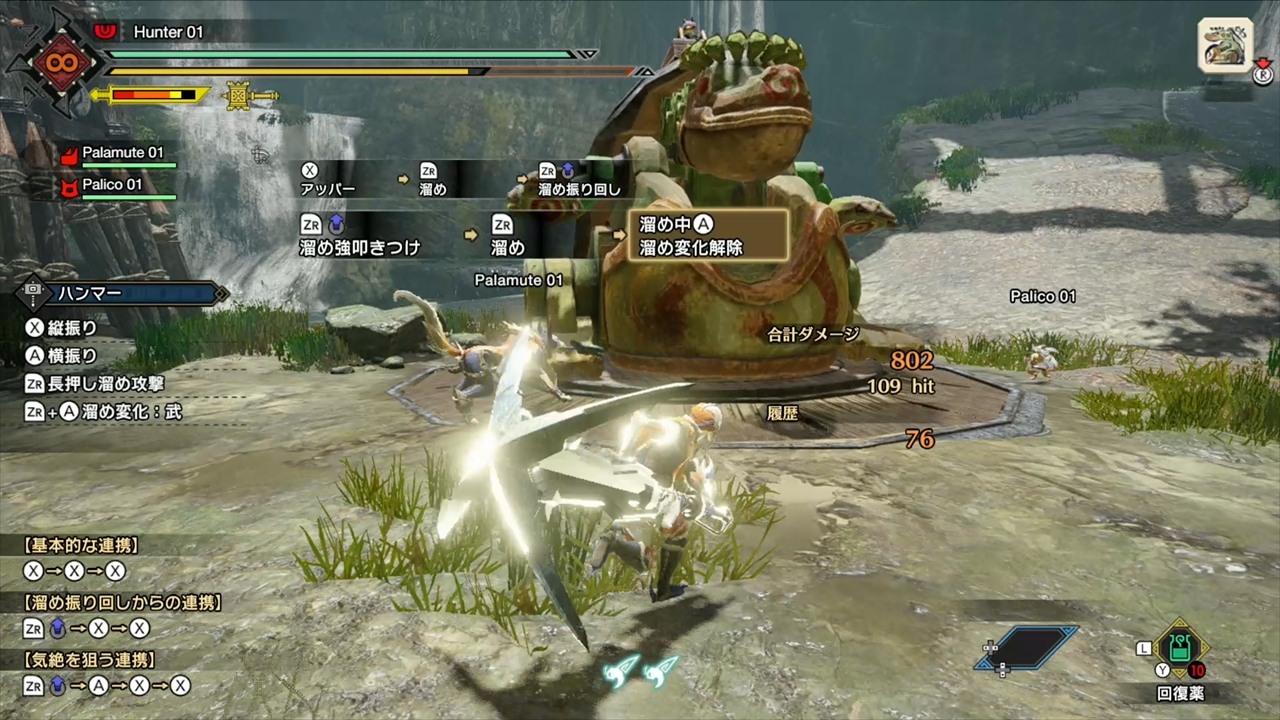Screen dimensions: 1280x720
Task: Click the weapon sharpness gauge
Action: tap(152, 96)
